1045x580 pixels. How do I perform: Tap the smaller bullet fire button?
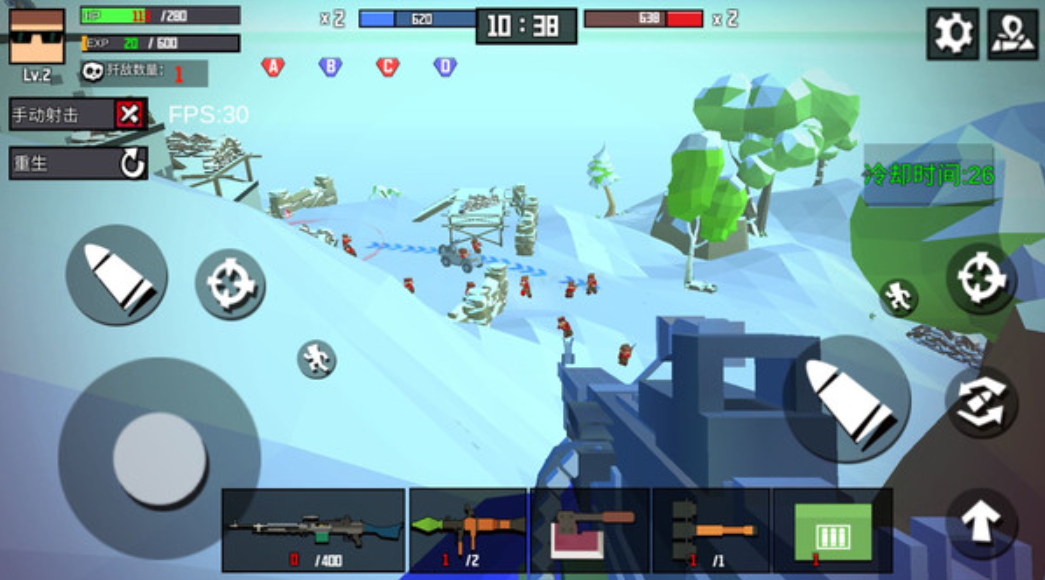[116, 274]
